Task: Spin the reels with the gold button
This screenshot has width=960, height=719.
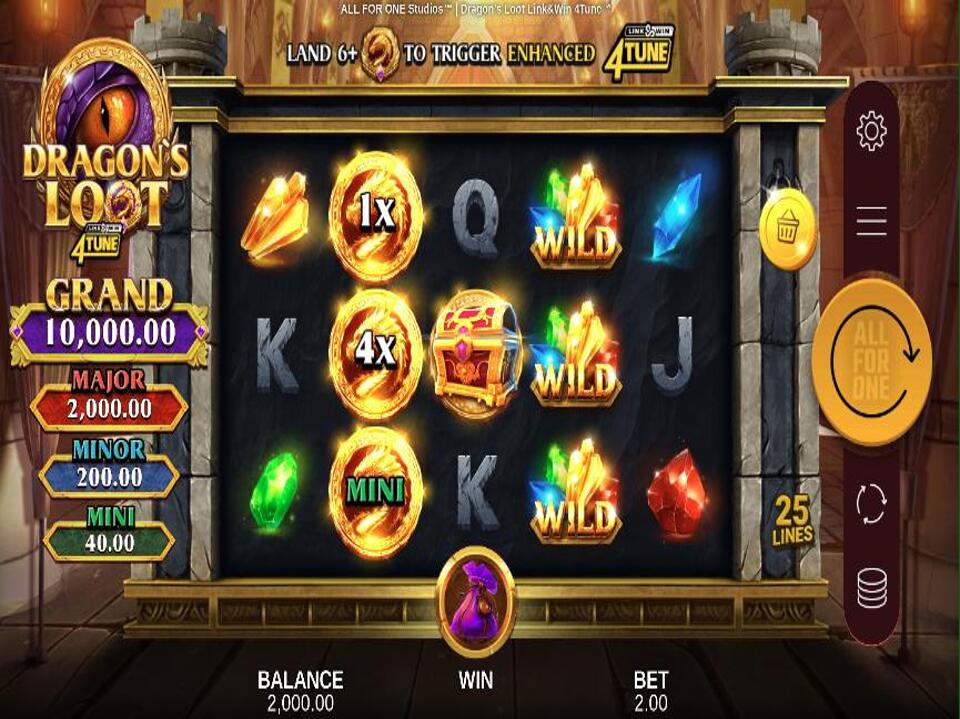Action: pos(871,360)
